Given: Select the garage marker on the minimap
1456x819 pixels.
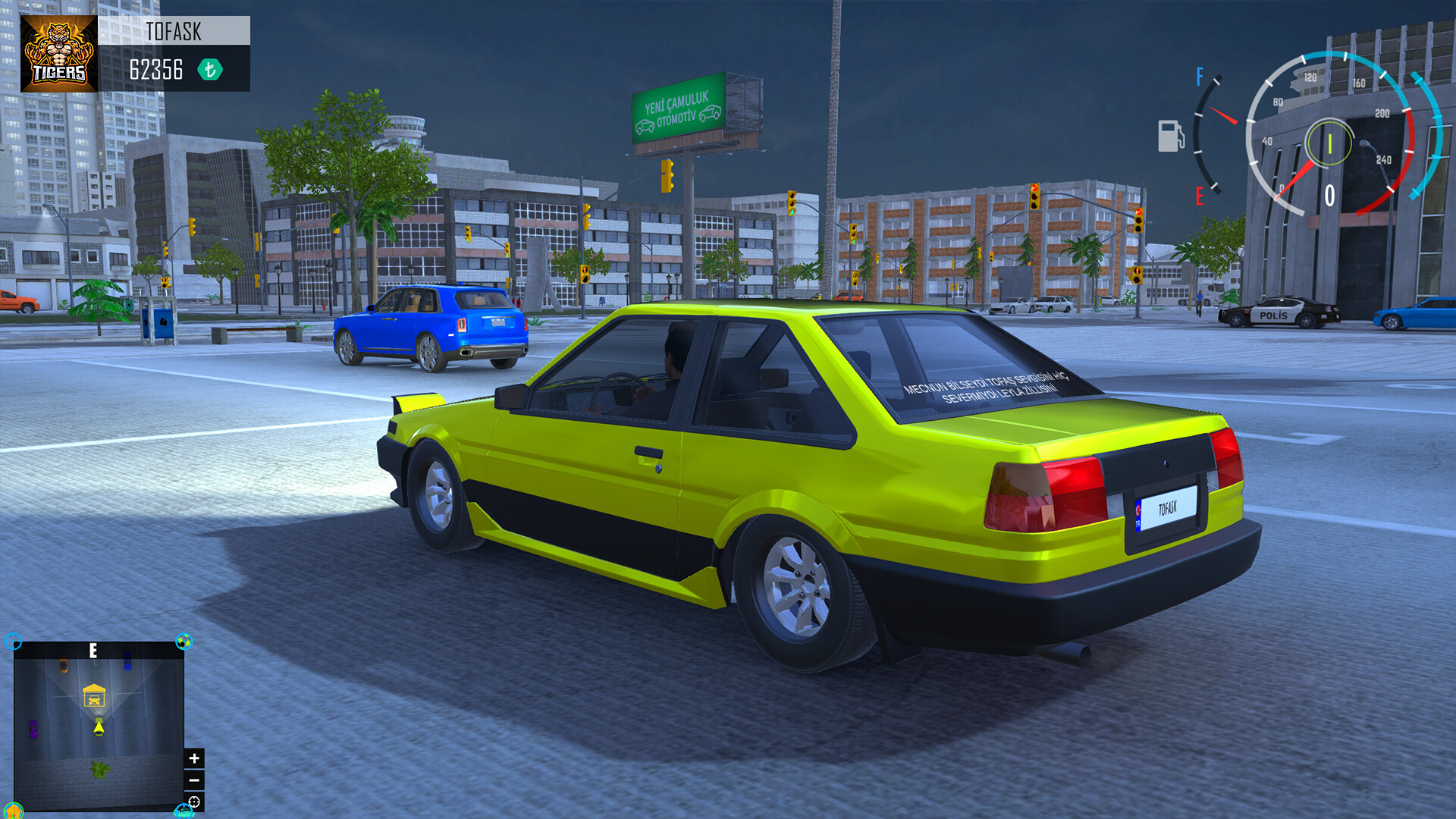Looking at the screenshot, I should coord(94,696).
